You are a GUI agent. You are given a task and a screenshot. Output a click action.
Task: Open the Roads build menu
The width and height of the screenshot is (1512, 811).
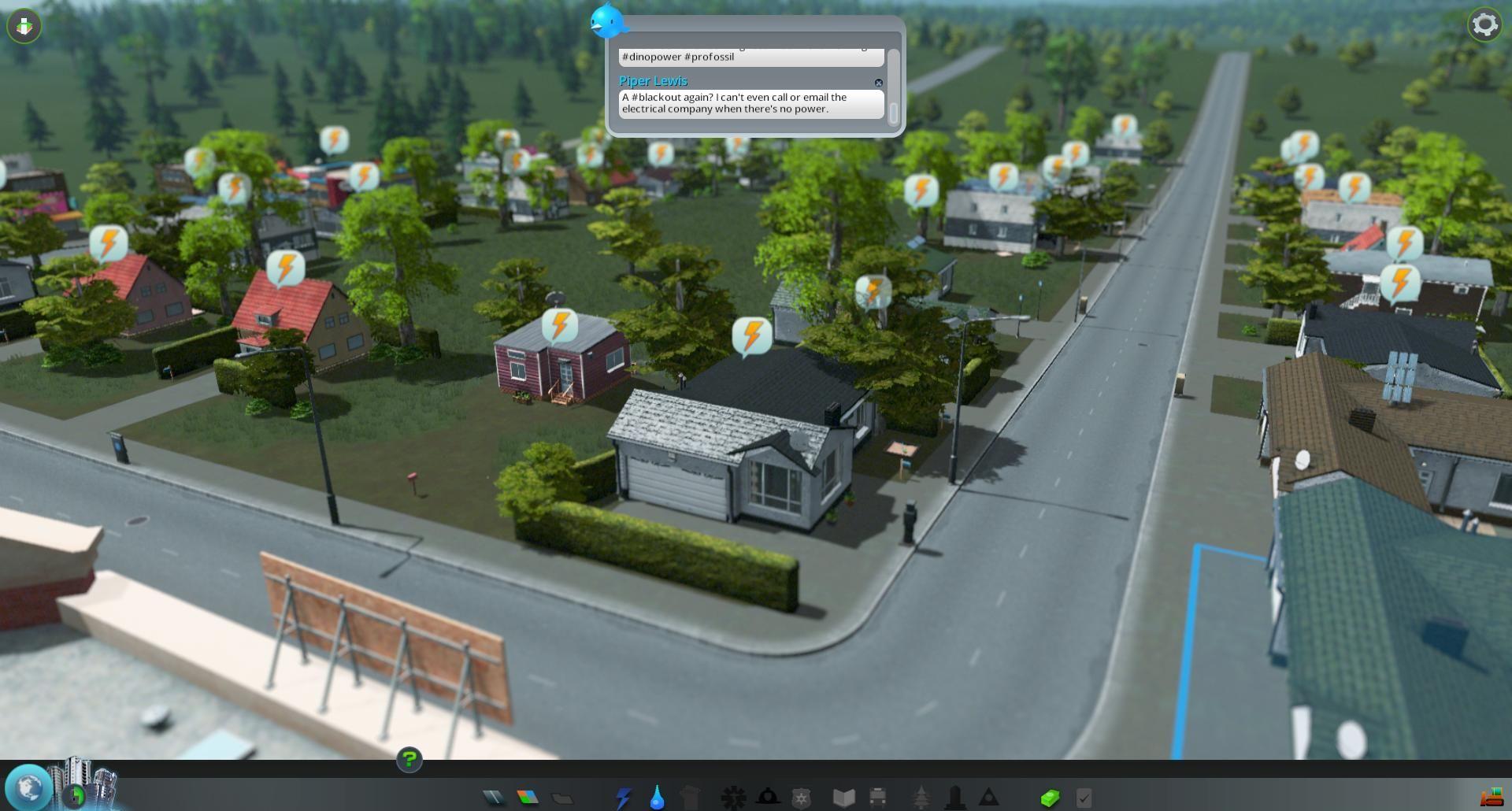tap(494, 798)
